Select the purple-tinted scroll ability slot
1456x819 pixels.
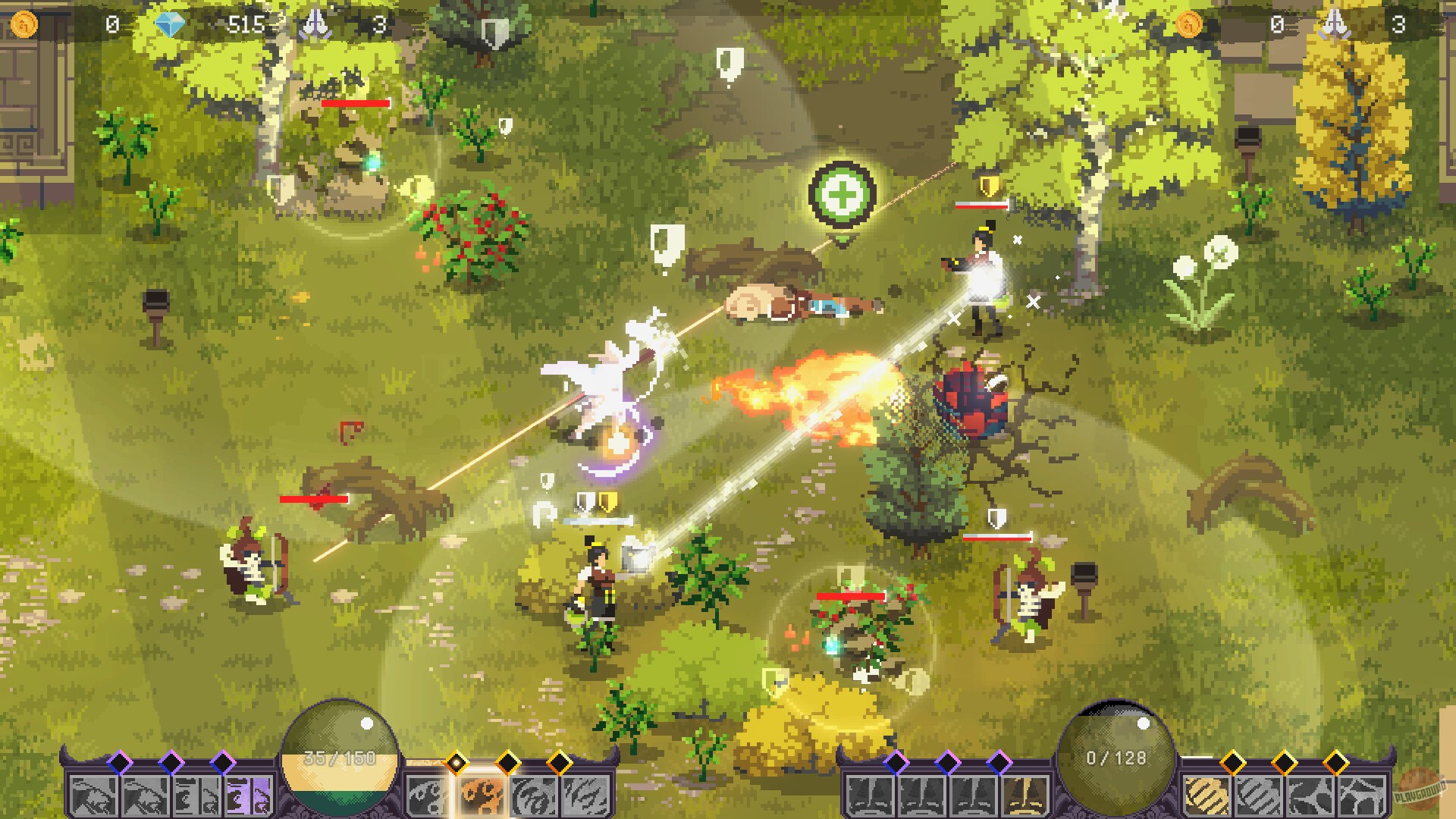point(247,795)
